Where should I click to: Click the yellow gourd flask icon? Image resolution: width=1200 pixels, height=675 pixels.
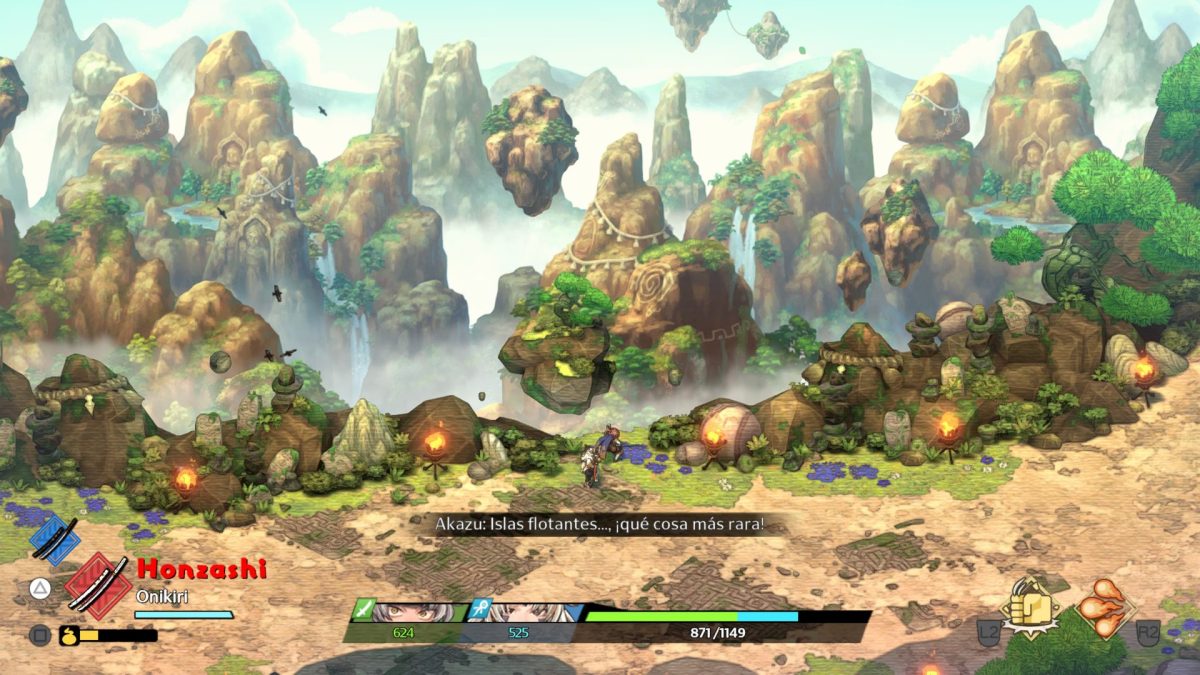[x=70, y=634]
